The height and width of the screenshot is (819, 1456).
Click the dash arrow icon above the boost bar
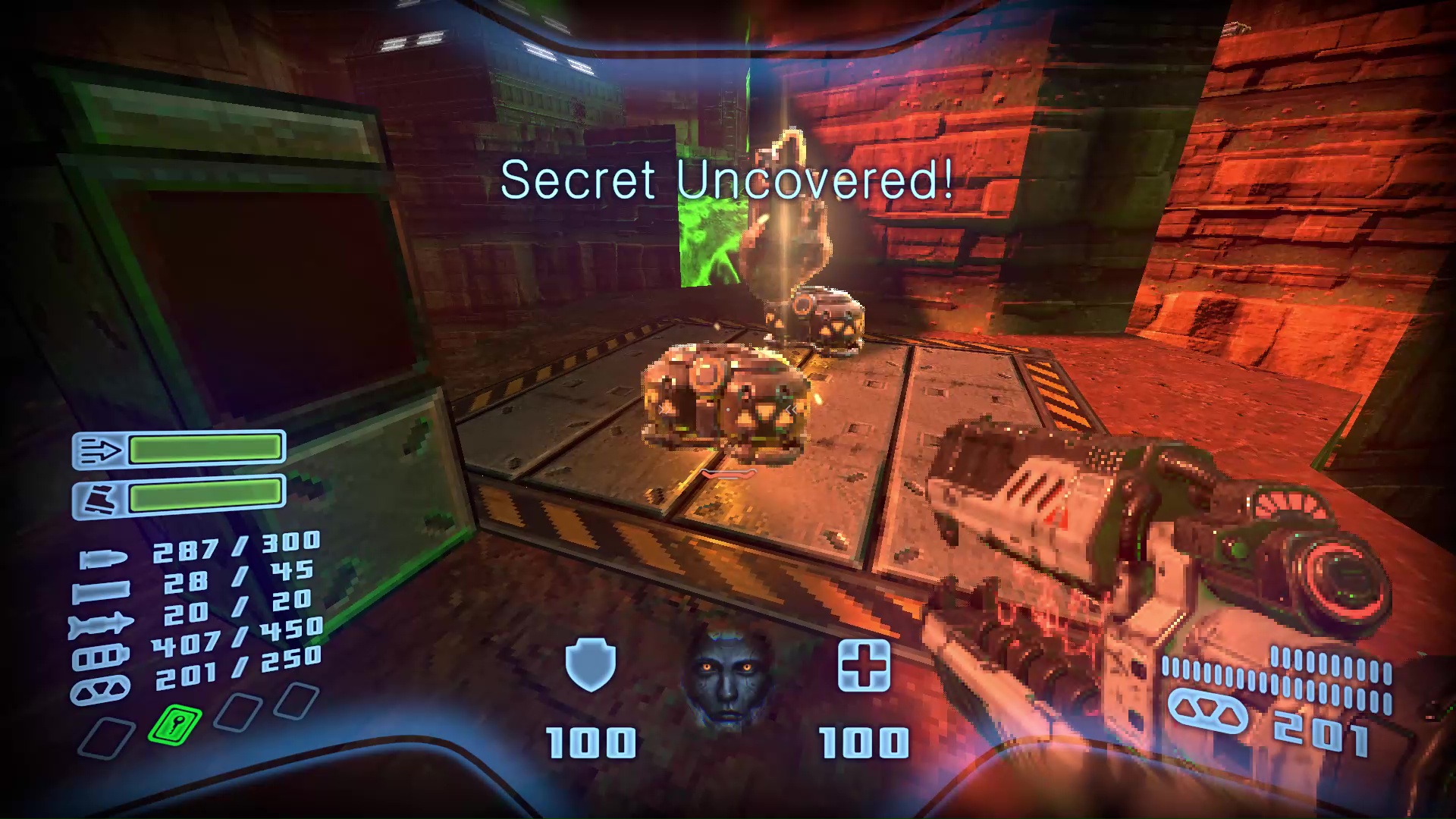pos(101,450)
